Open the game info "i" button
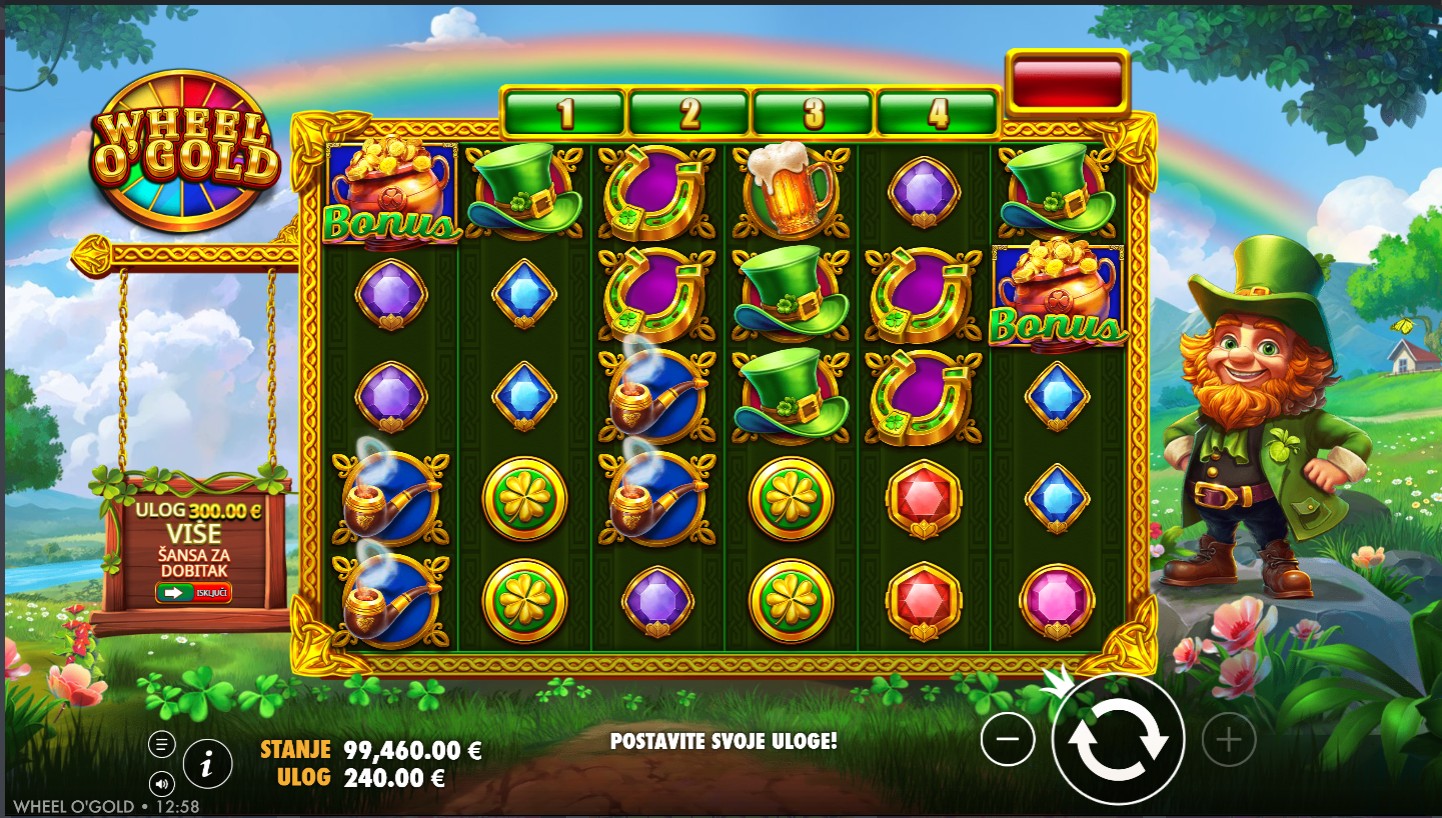 tap(207, 765)
